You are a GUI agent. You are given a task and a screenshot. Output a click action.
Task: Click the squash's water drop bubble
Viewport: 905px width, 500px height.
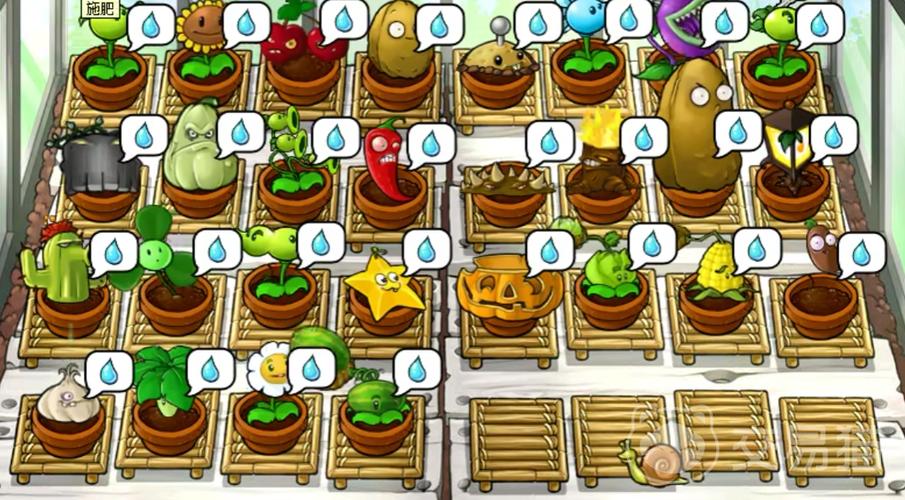(240, 131)
